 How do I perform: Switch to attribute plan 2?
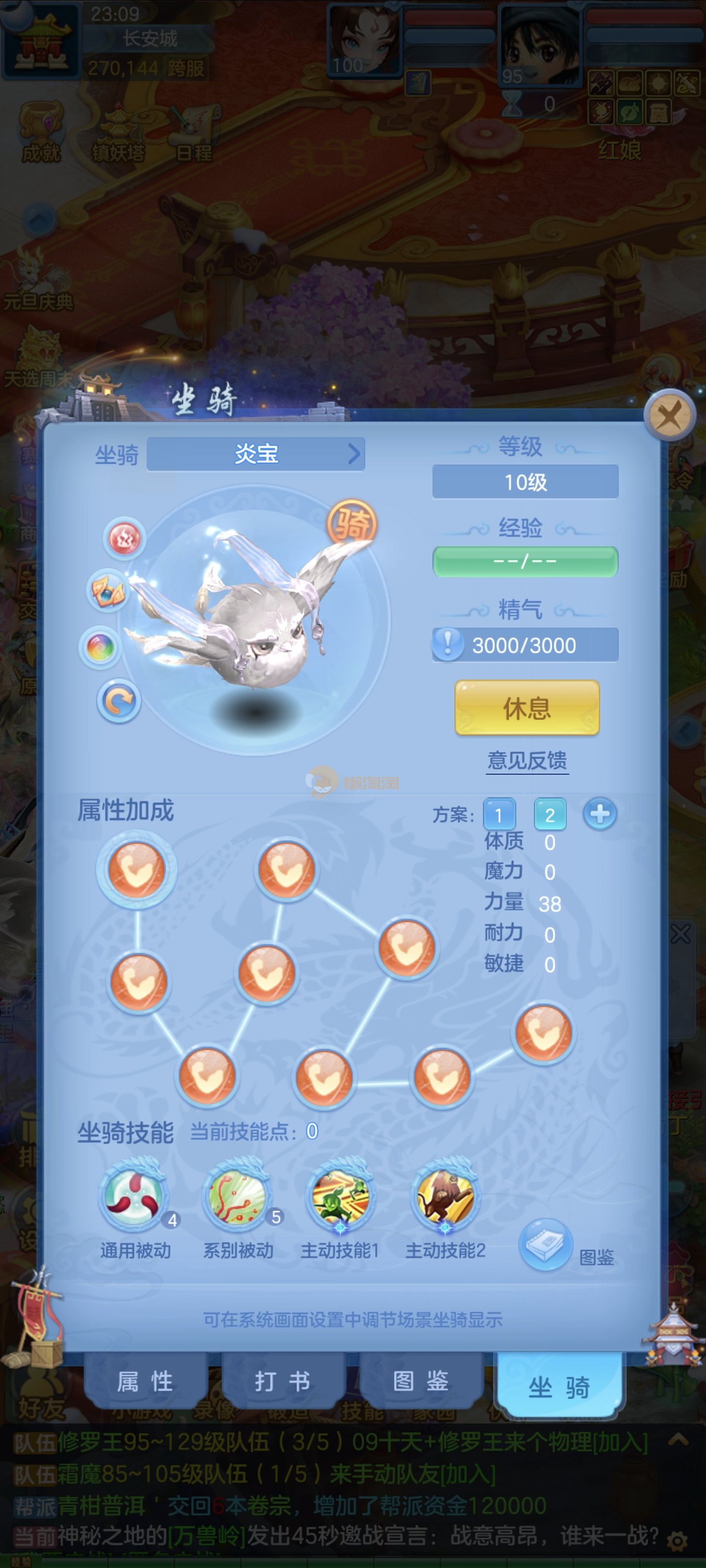tap(550, 814)
